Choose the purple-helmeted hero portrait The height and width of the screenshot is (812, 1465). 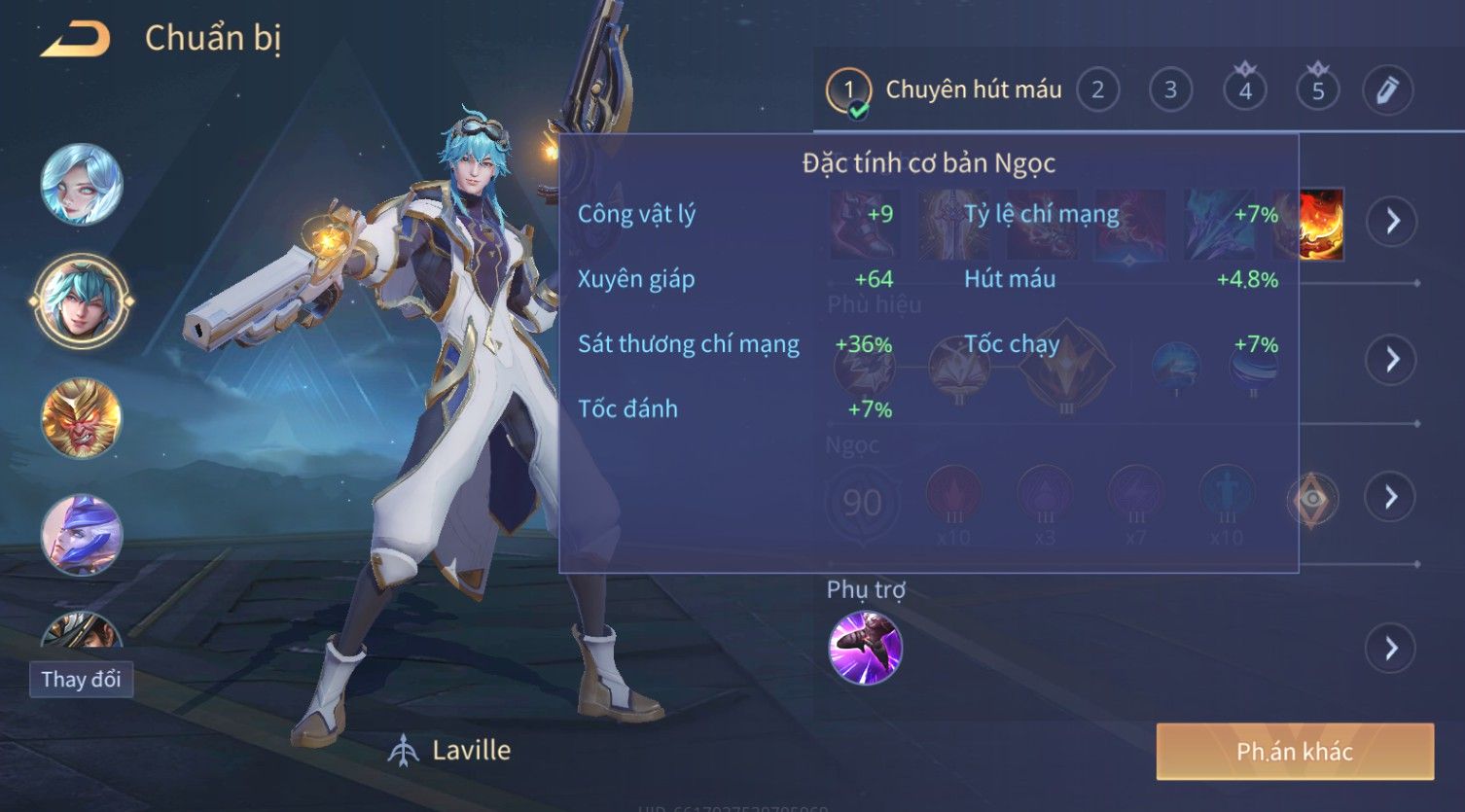point(82,535)
